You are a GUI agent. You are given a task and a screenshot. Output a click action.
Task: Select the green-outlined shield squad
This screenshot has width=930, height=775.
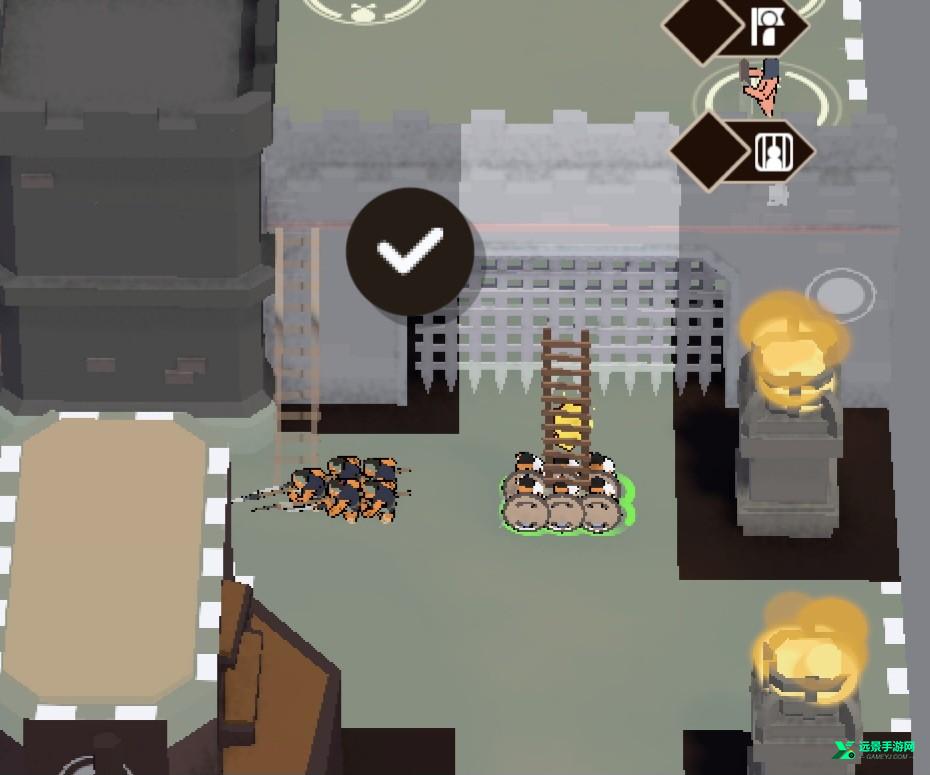tap(566, 498)
